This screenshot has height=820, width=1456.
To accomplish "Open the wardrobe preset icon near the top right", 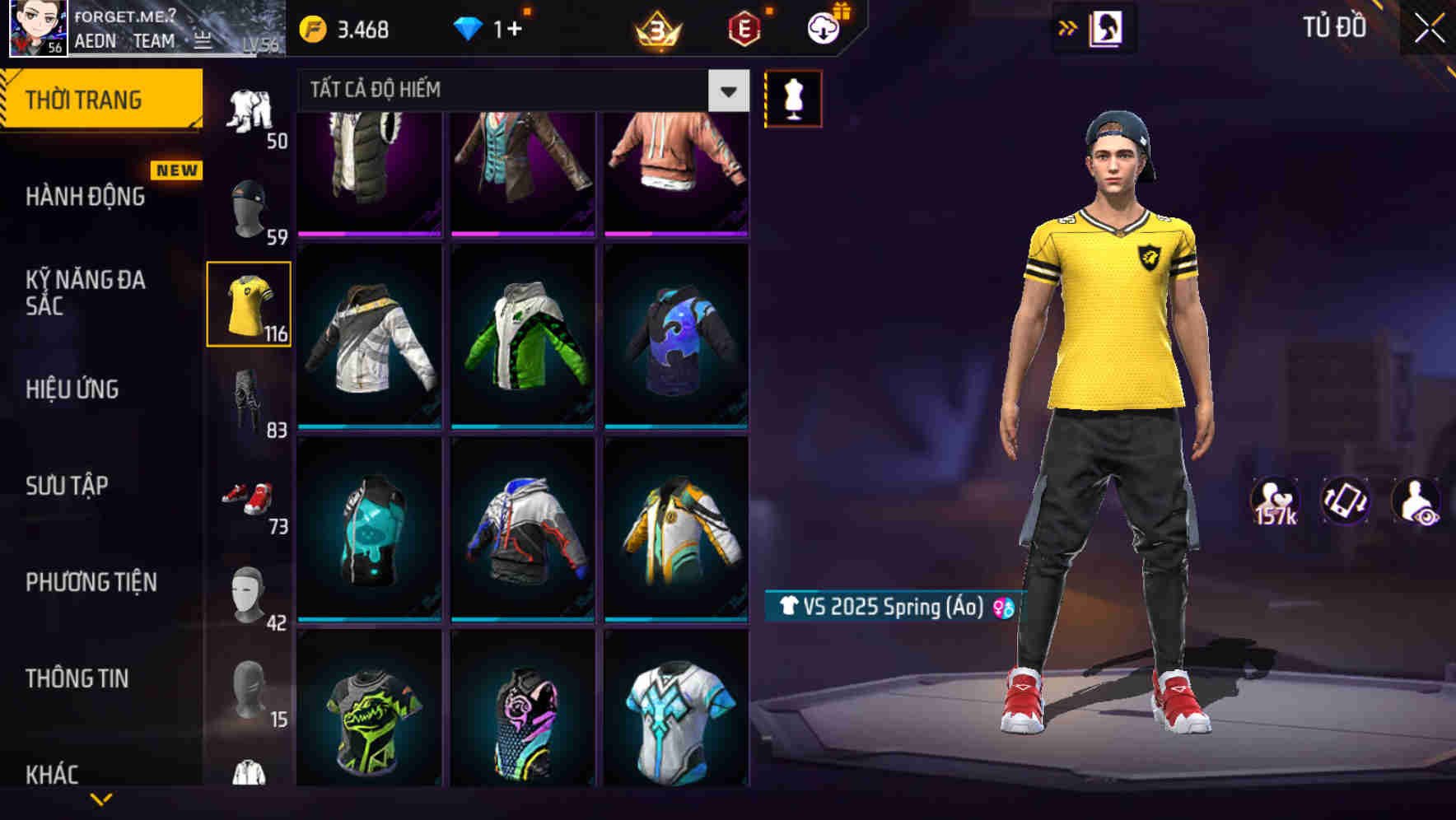I will (1108, 26).
